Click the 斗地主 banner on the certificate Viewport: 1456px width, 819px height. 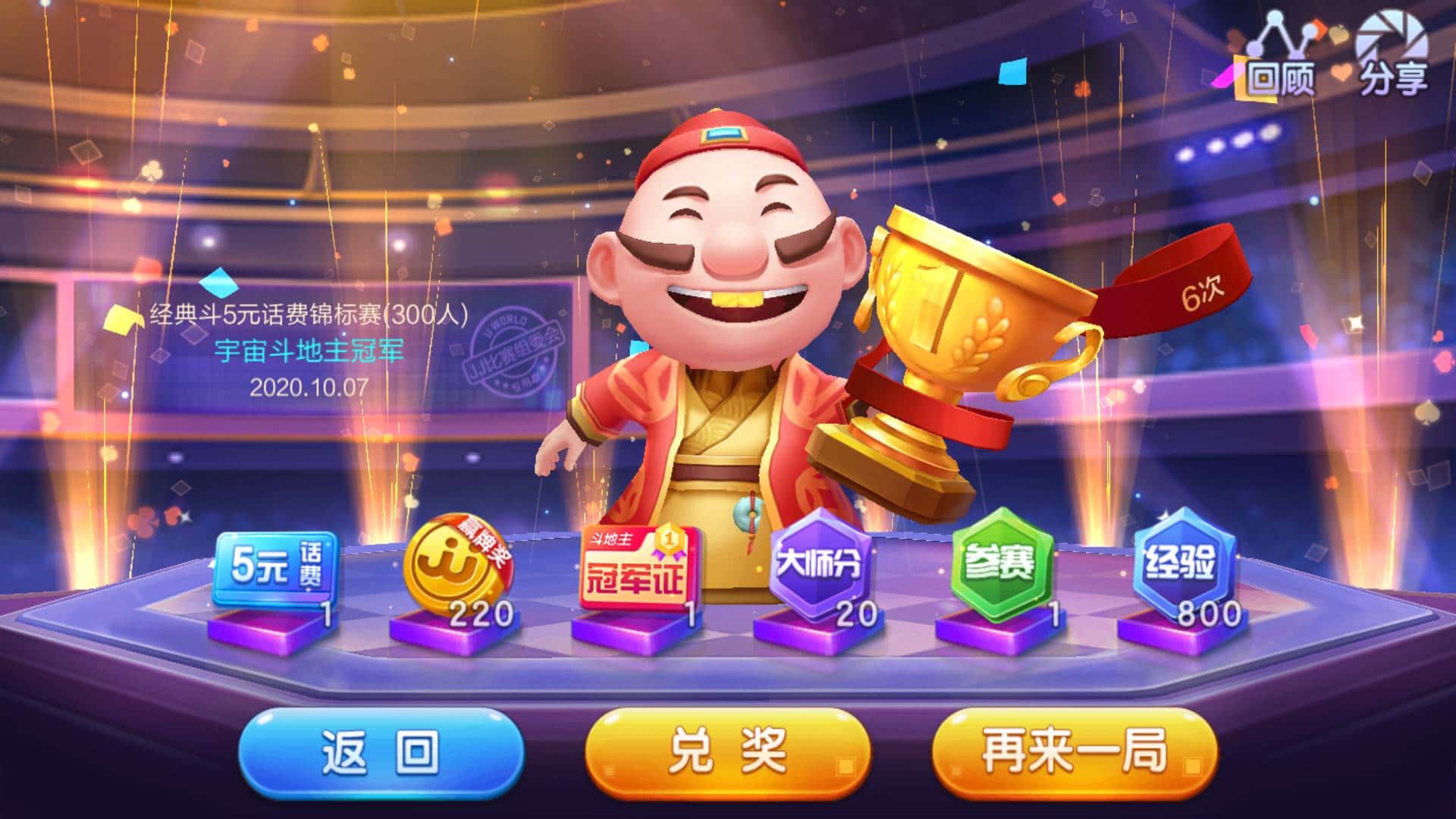click(611, 540)
